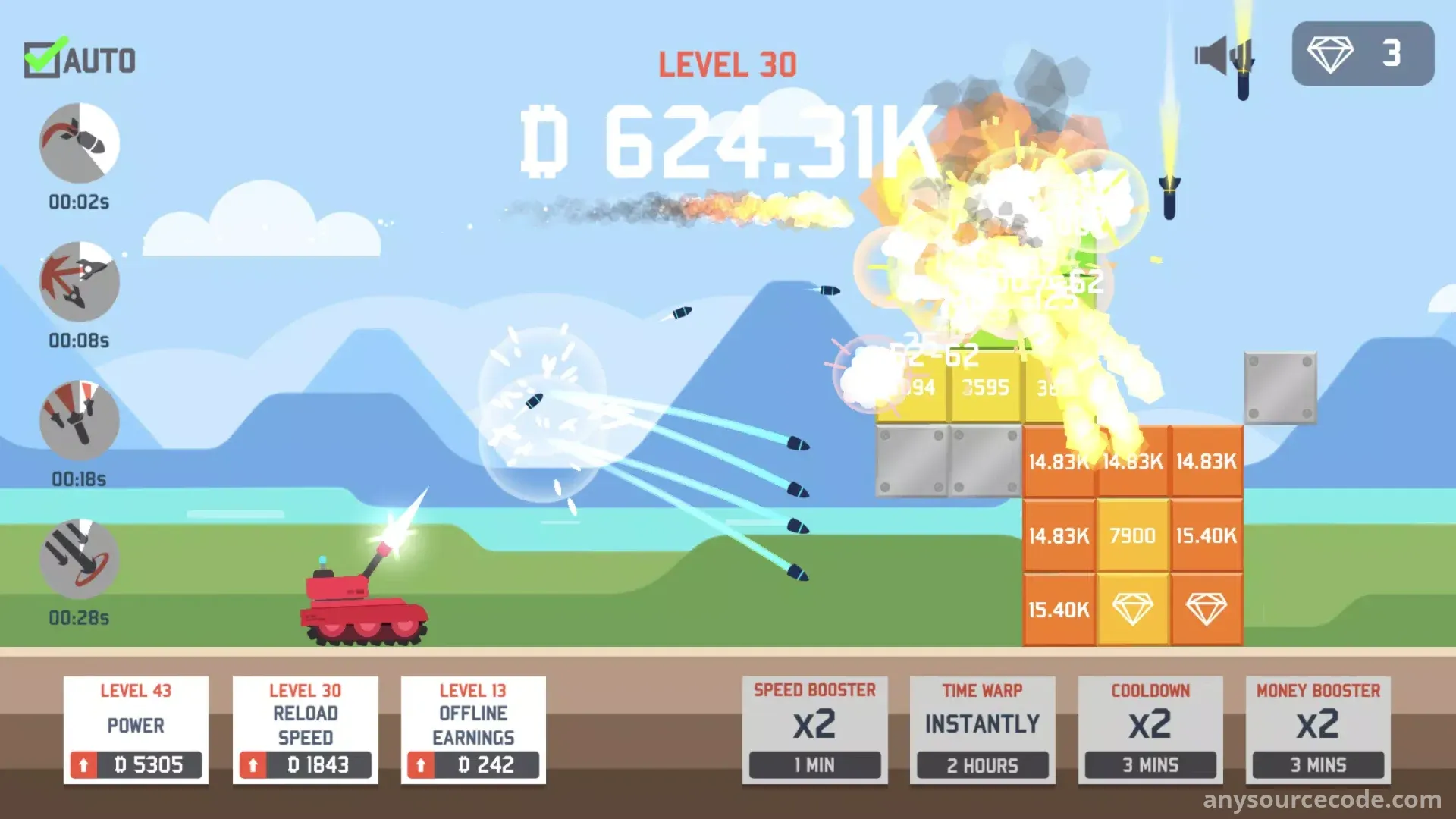Image resolution: width=1456 pixels, height=819 pixels.
Task: Upgrade Power for 5305
Action: (136, 764)
